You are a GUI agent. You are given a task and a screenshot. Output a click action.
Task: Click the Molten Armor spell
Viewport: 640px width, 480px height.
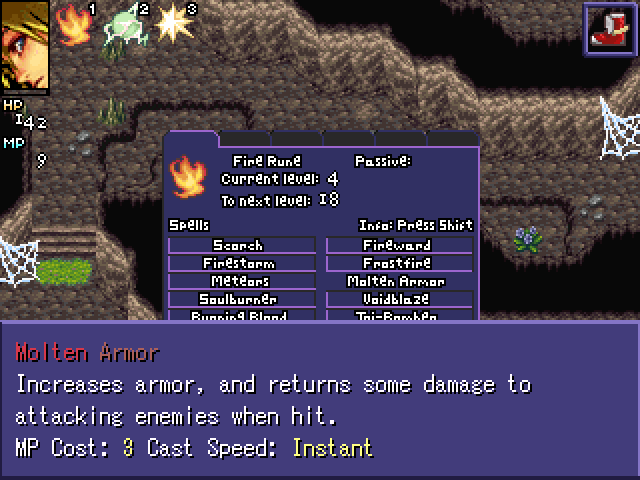[x=400, y=281]
